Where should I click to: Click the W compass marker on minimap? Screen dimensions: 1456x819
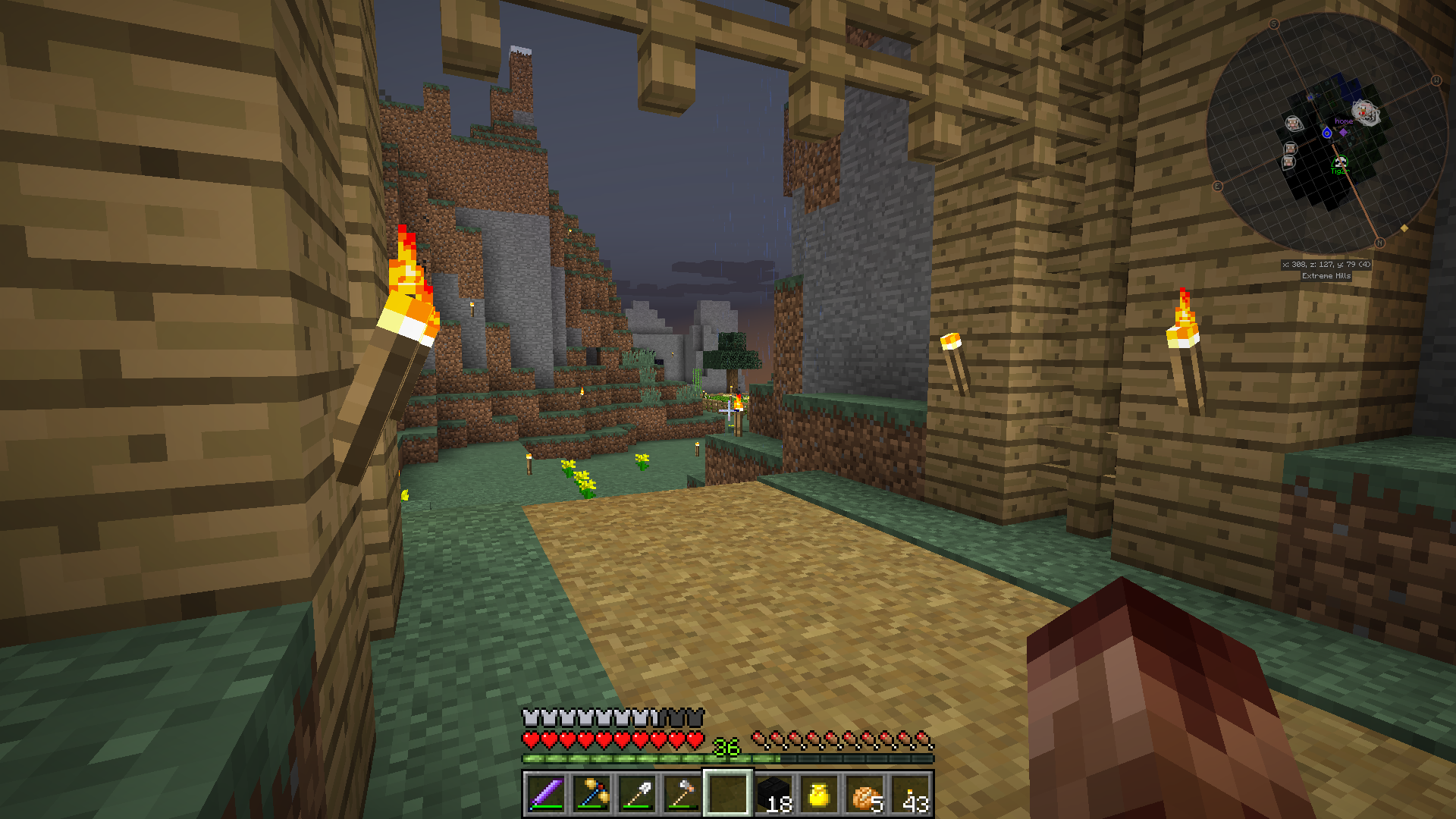tap(1436, 80)
